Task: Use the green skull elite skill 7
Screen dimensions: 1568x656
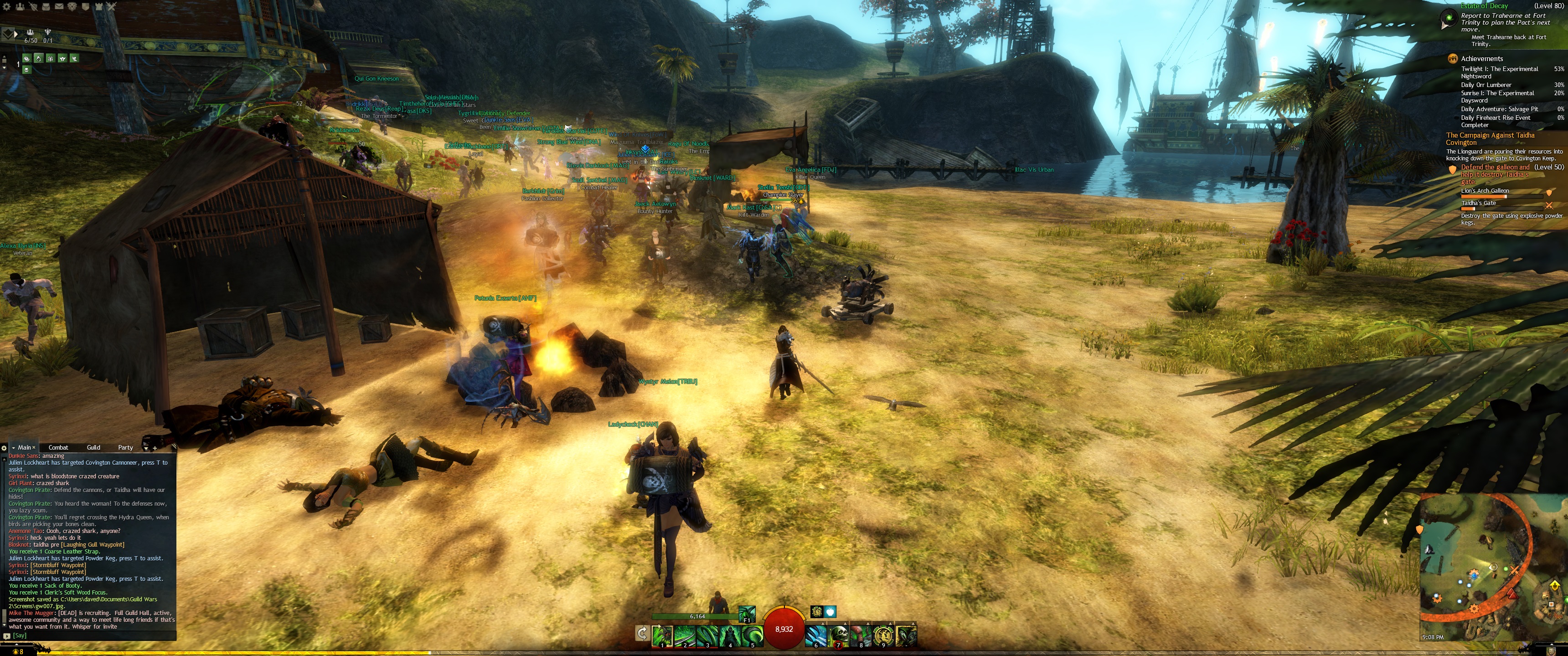Action: coord(839,635)
